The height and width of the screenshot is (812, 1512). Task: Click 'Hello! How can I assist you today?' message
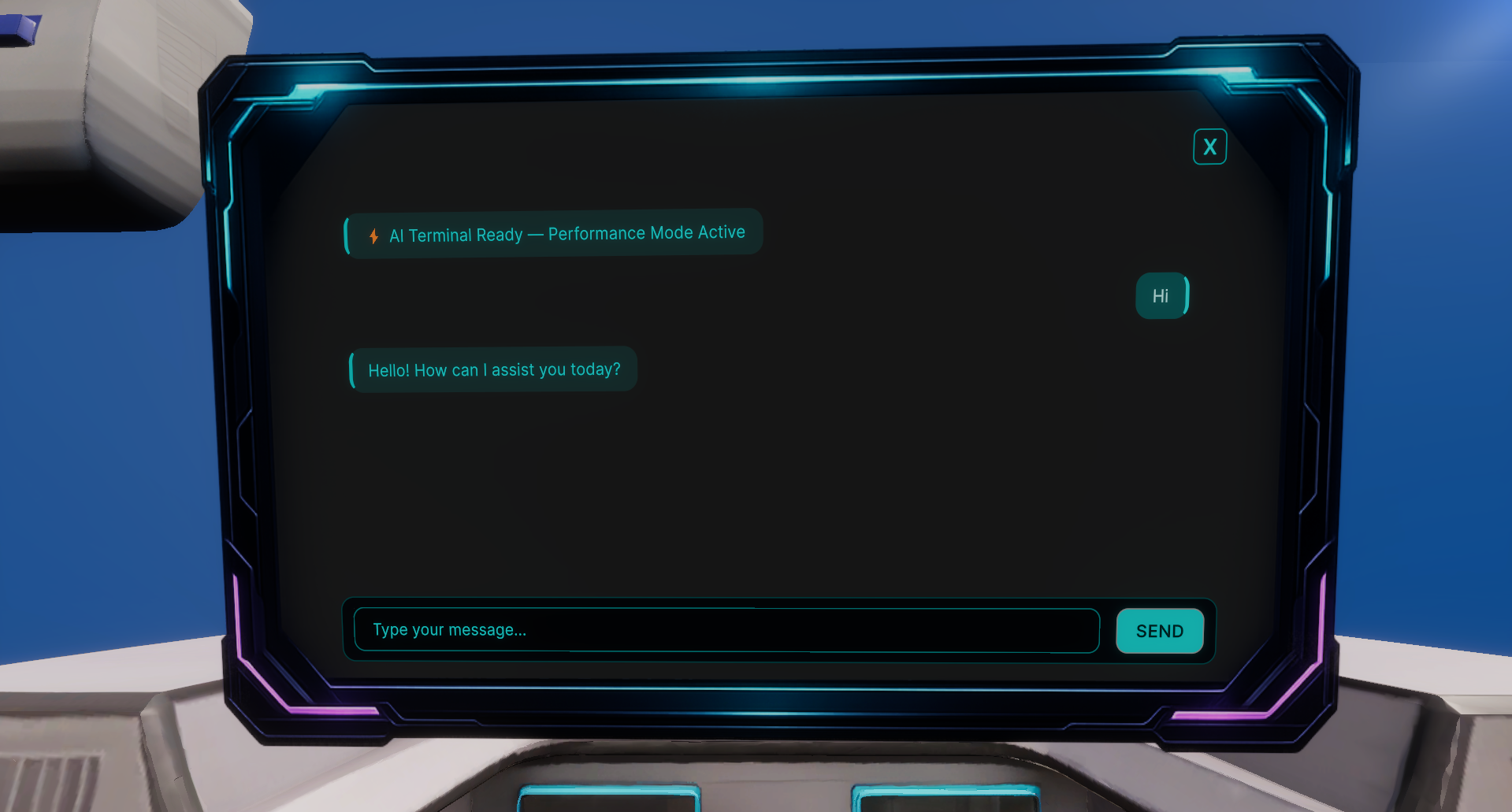click(x=494, y=369)
